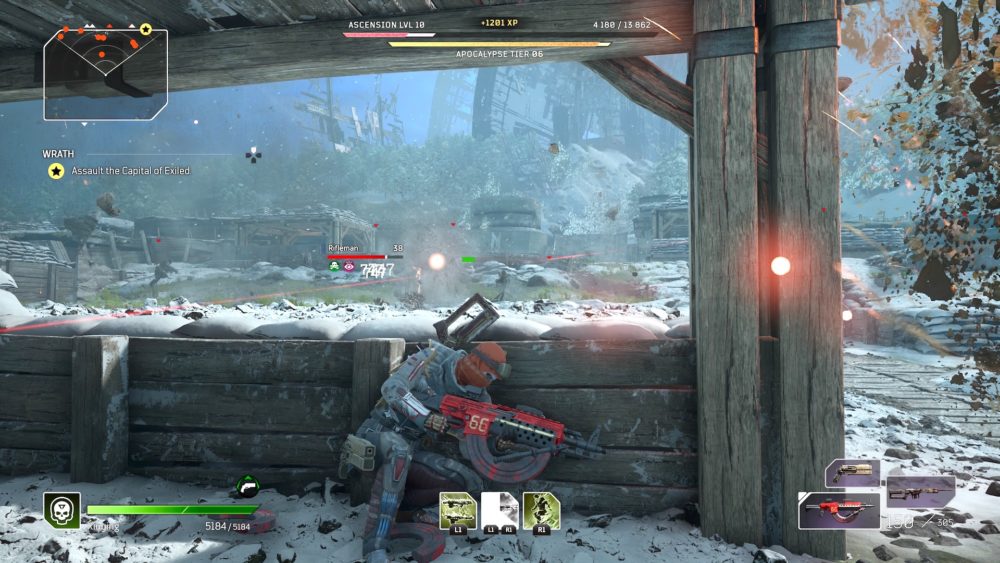Select the Wrath quest objective tracker
1000x563 pixels.
pyautogui.click(x=118, y=163)
